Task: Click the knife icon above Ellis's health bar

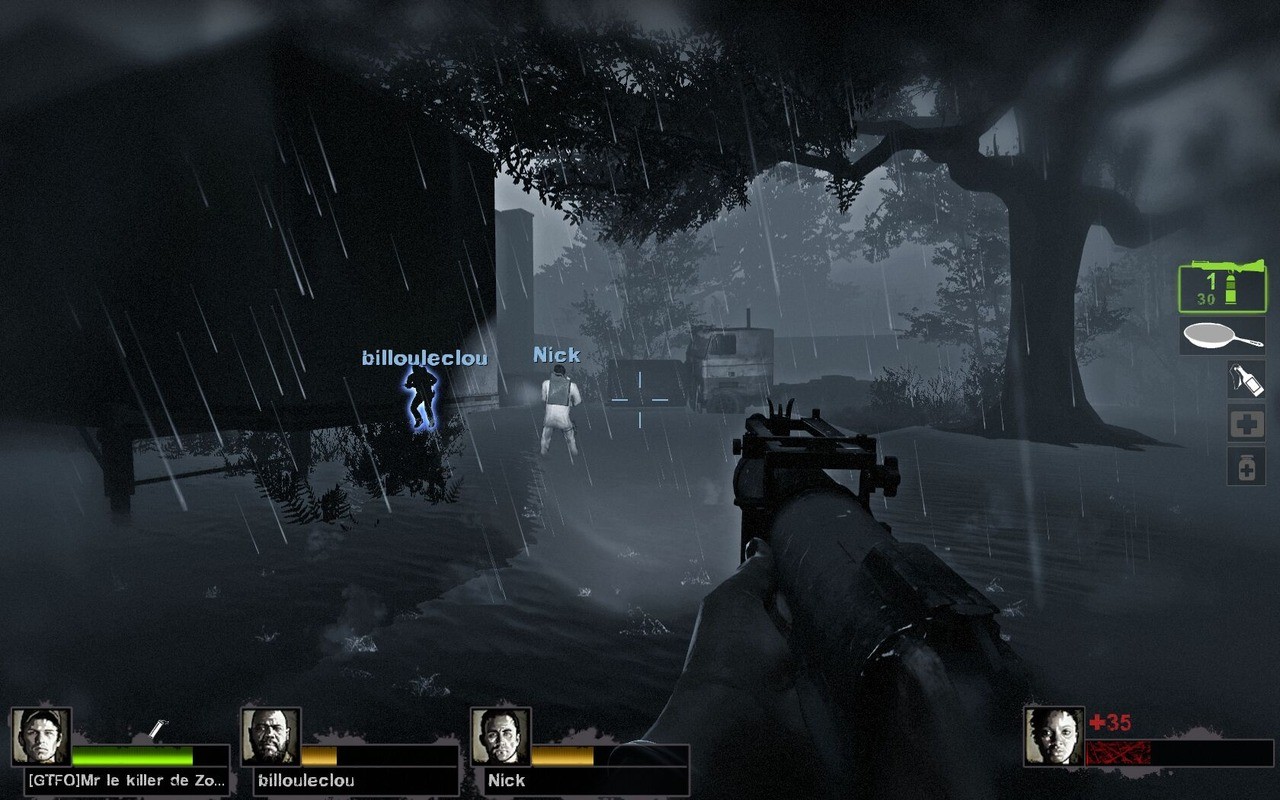Action: coord(160,728)
